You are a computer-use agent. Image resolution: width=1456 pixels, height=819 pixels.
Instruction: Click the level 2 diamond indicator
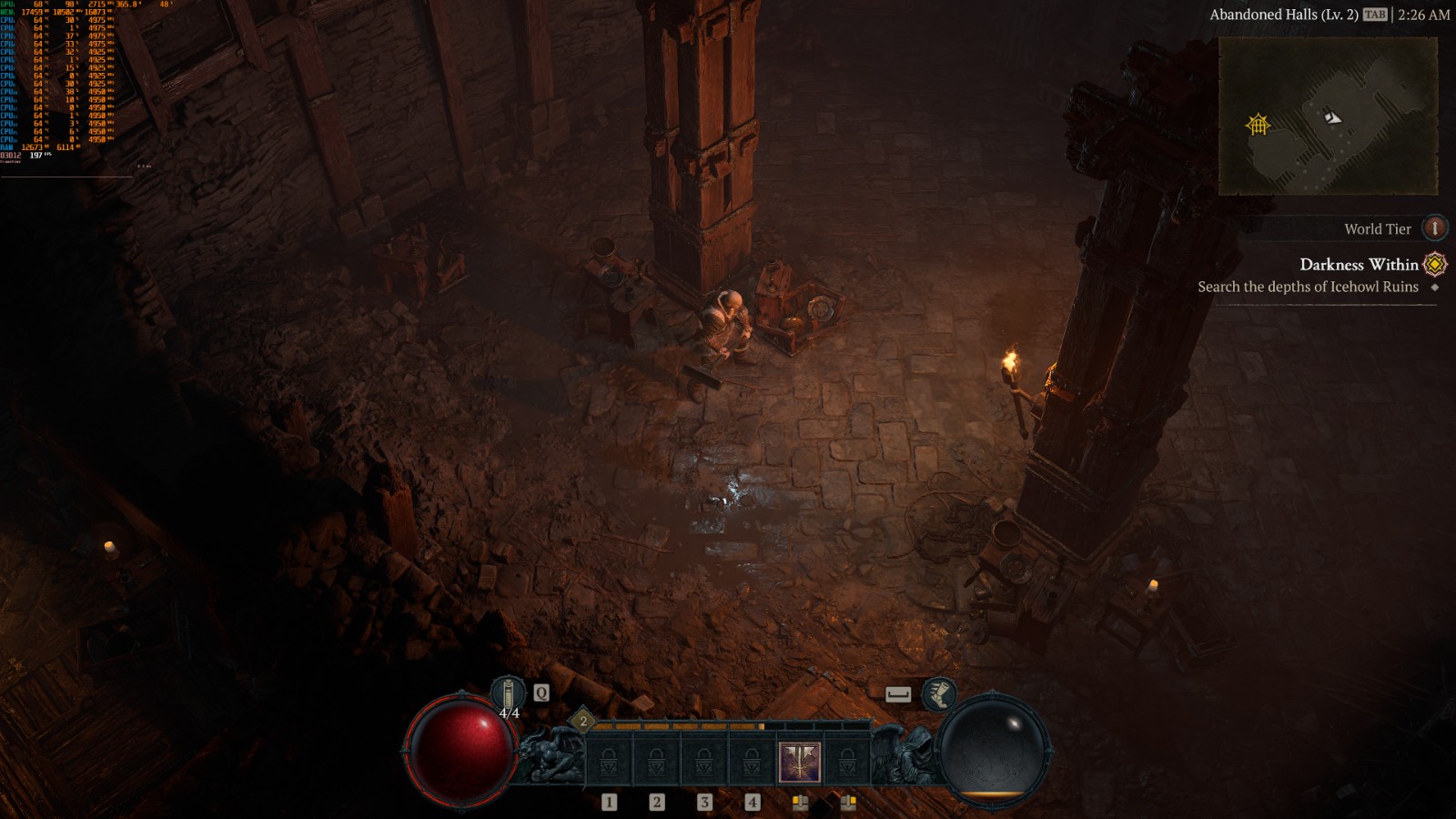click(x=581, y=721)
